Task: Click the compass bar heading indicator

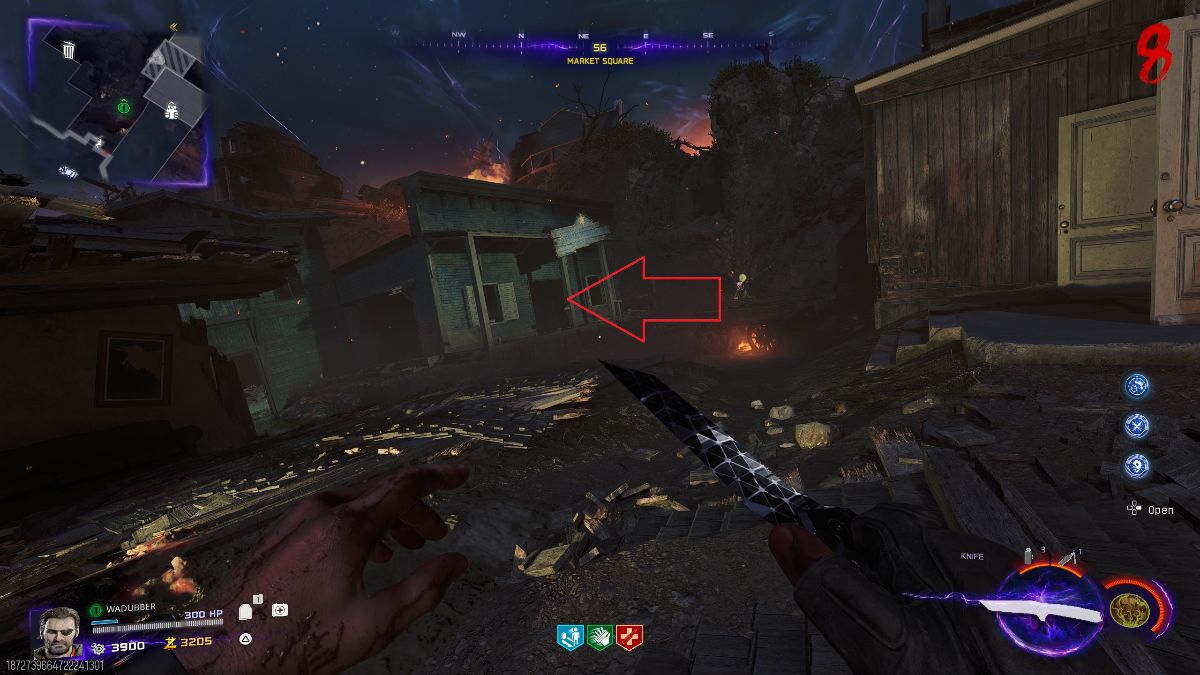Action: click(x=599, y=47)
